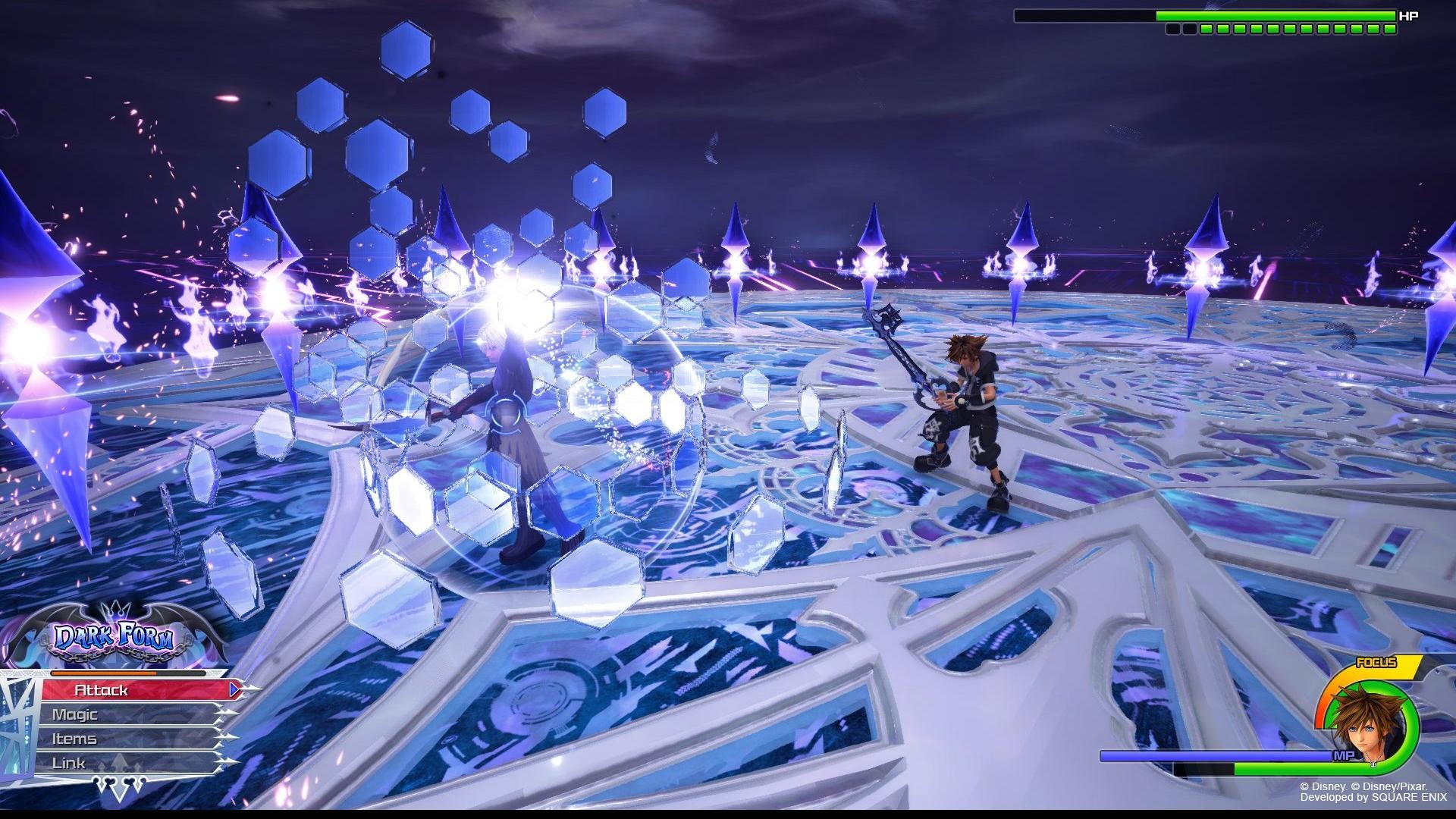This screenshot has height=819, width=1456.
Task: Click the Dark Form banner
Action: pyautogui.click(x=115, y=639)
